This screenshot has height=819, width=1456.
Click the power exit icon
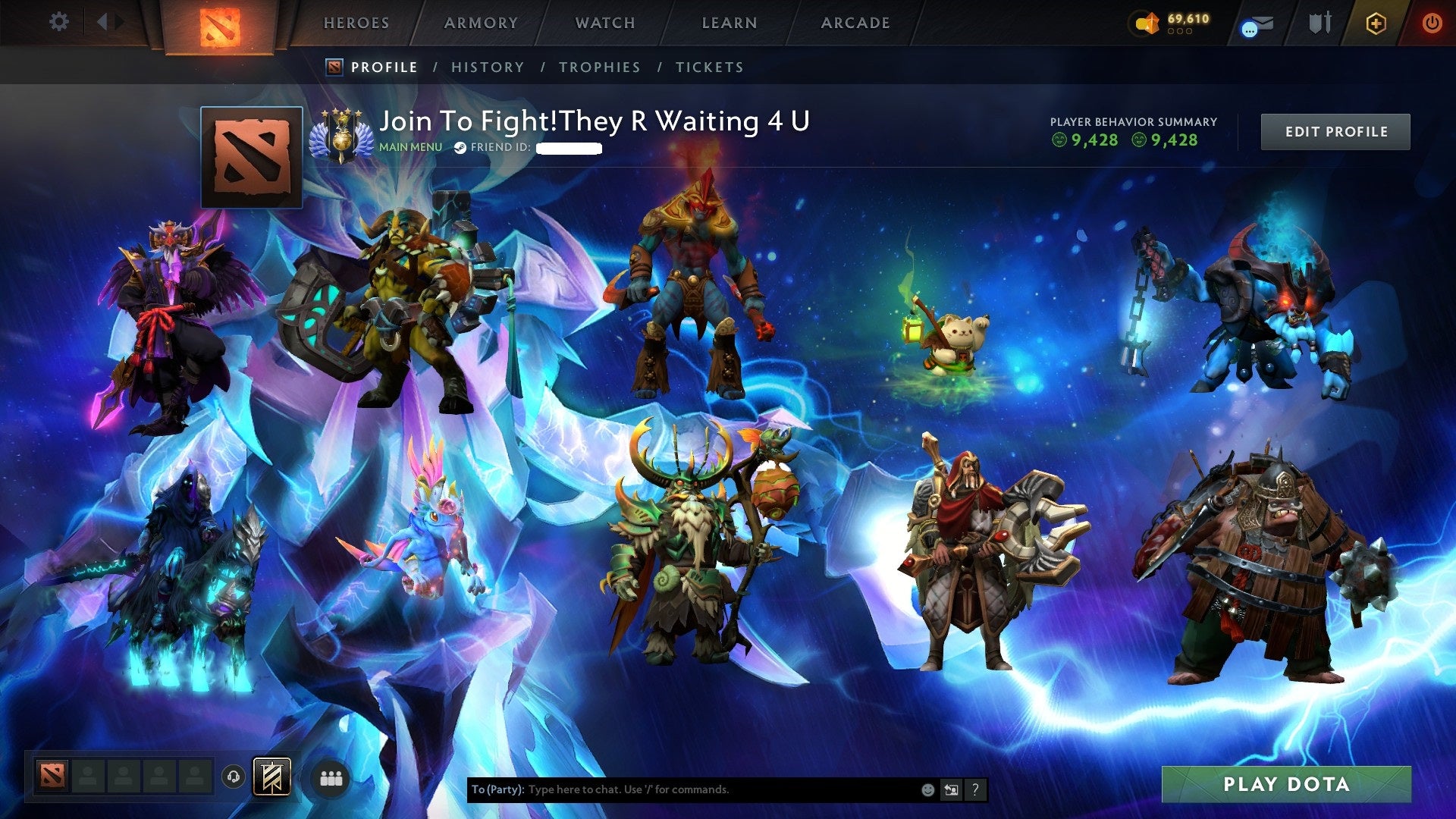1432,23
